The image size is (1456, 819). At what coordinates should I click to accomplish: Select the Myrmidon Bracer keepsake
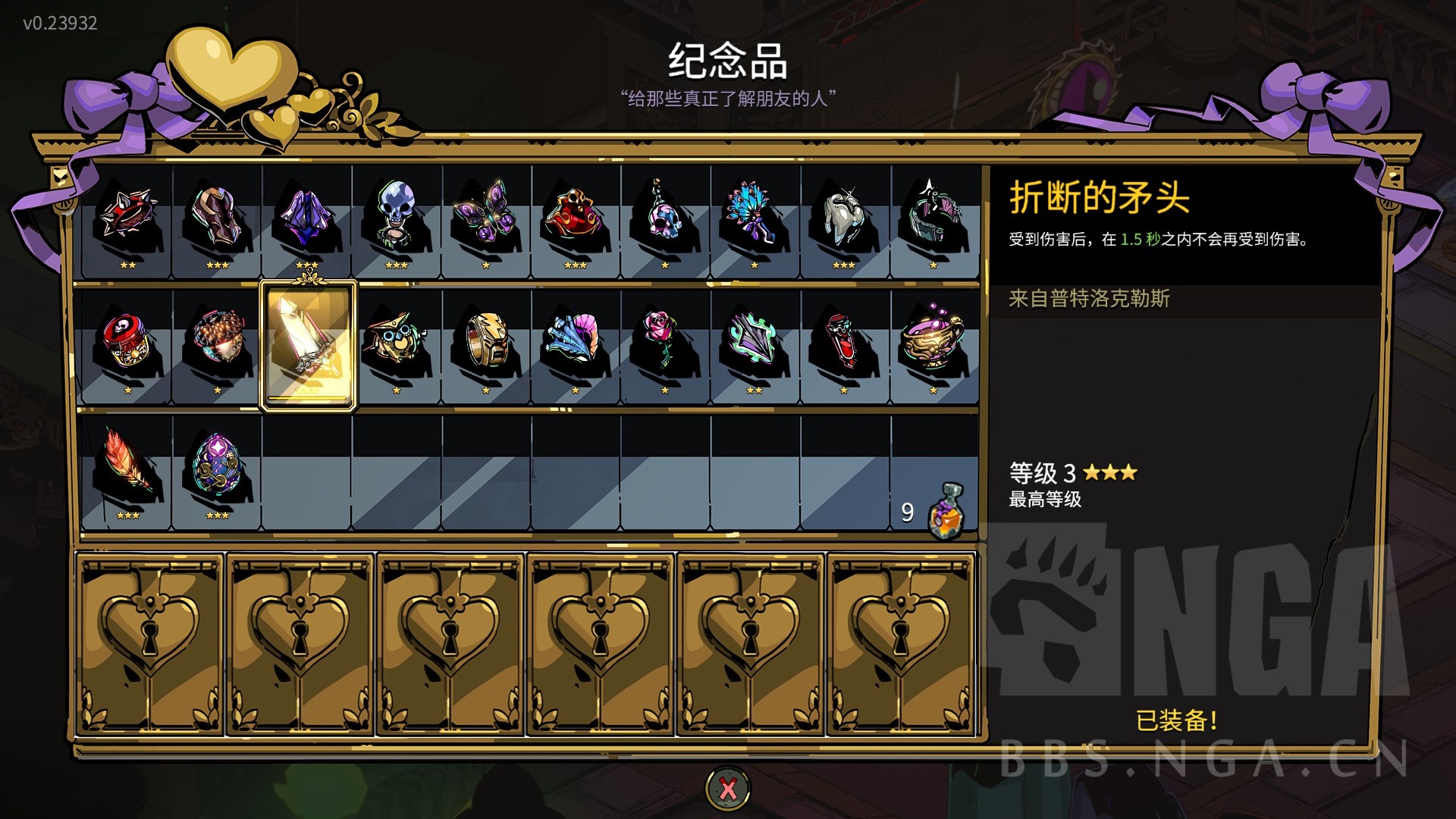click(x=216, y=220)
